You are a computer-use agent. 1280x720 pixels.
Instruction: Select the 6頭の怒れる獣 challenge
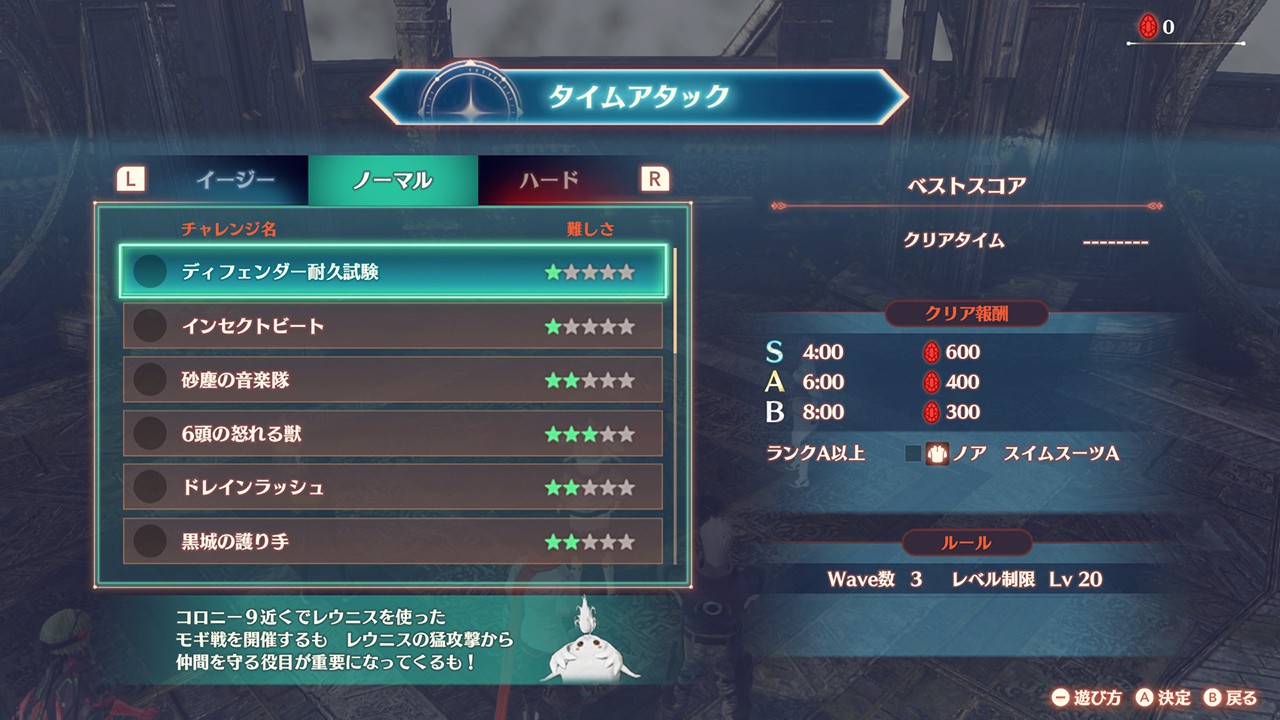pos(392,434)
